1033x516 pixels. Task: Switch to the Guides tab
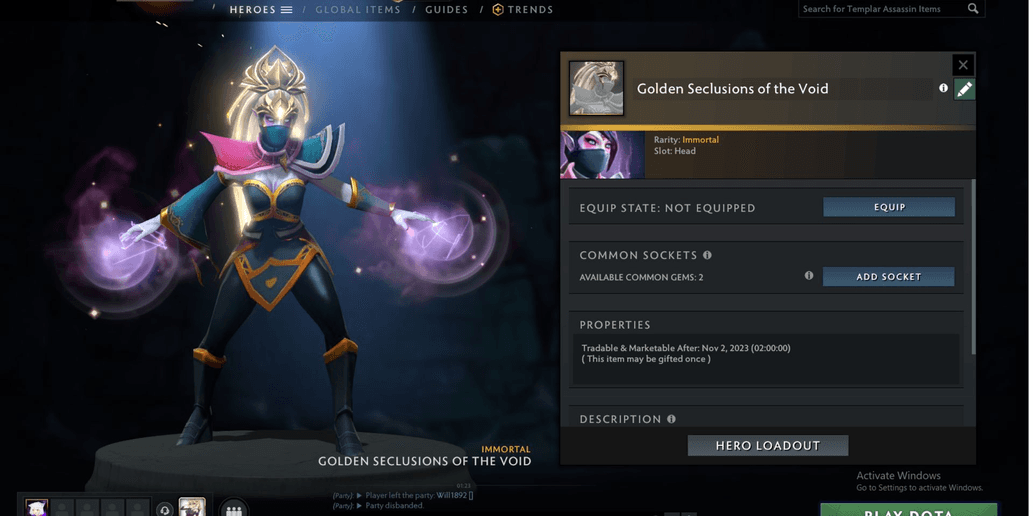pos(447,10)
